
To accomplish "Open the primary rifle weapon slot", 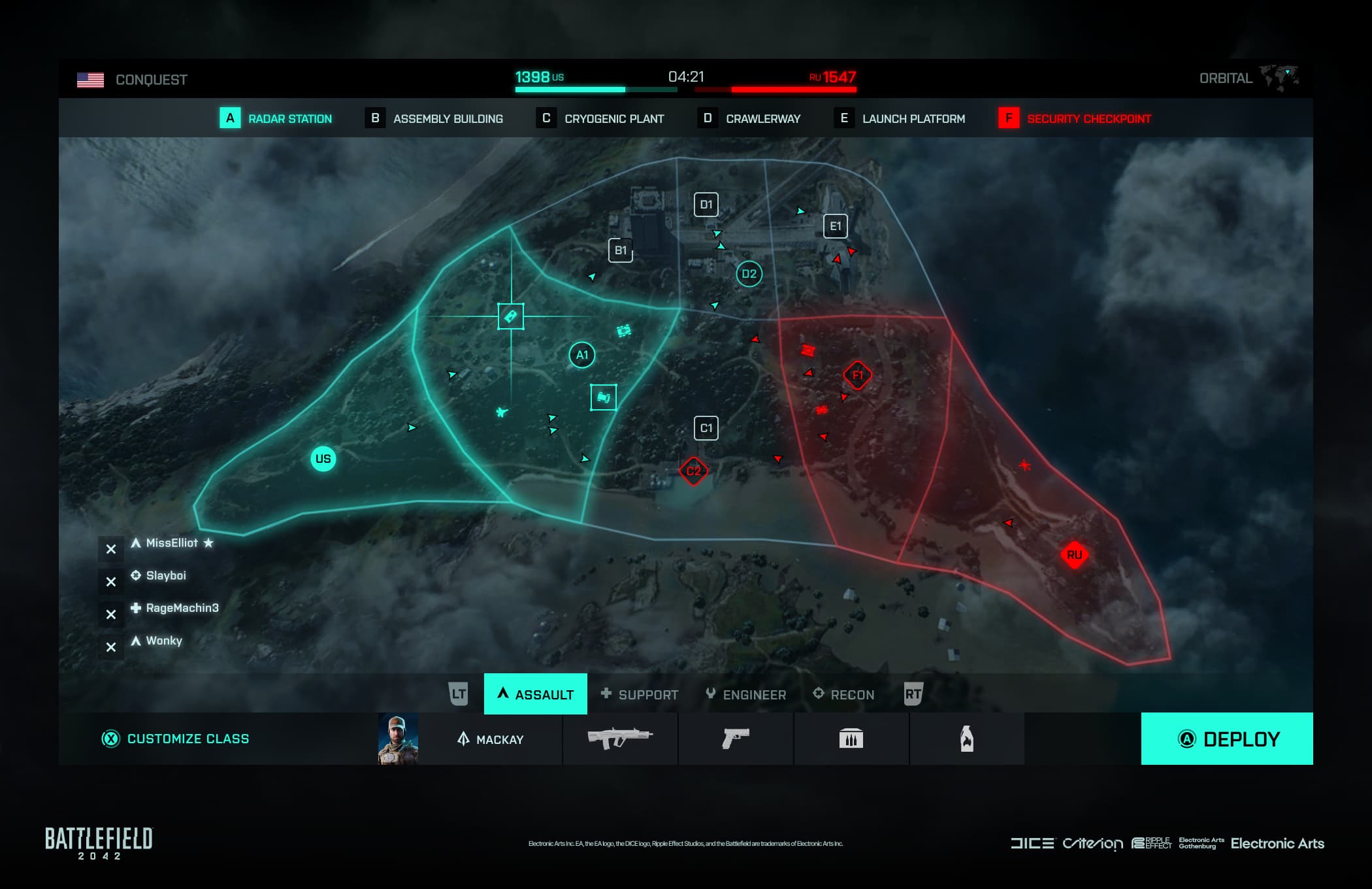I will tap(620, 739).
